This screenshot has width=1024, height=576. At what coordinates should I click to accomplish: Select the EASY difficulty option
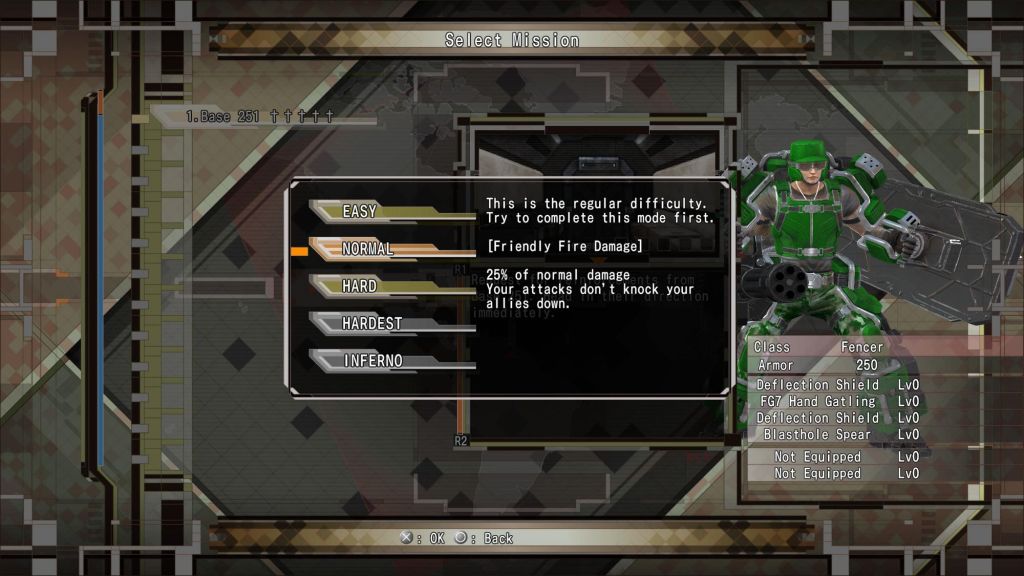coord(360,211)
